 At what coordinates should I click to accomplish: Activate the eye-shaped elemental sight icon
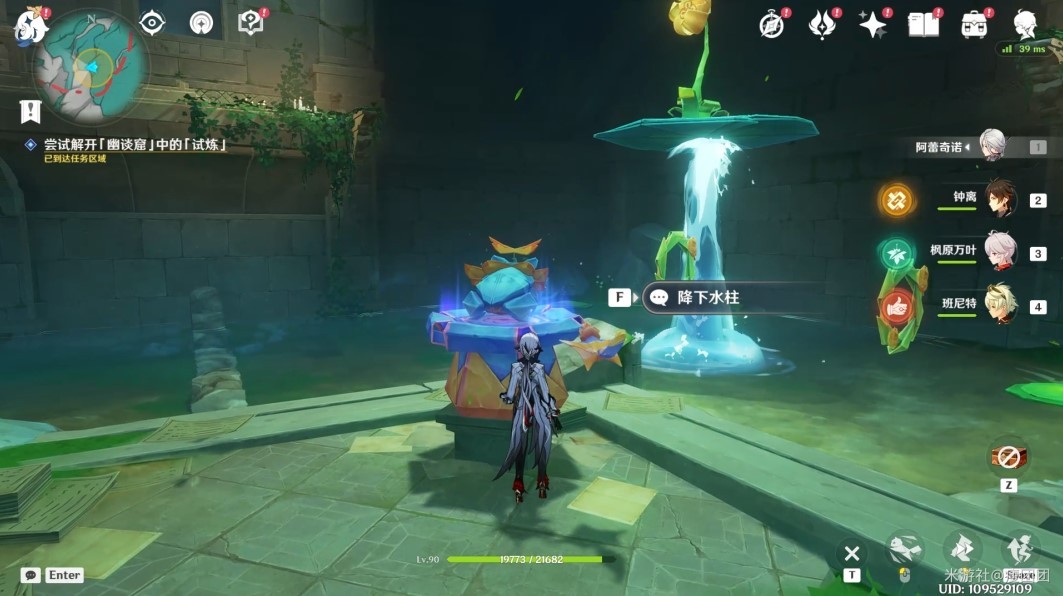[152, 23]
